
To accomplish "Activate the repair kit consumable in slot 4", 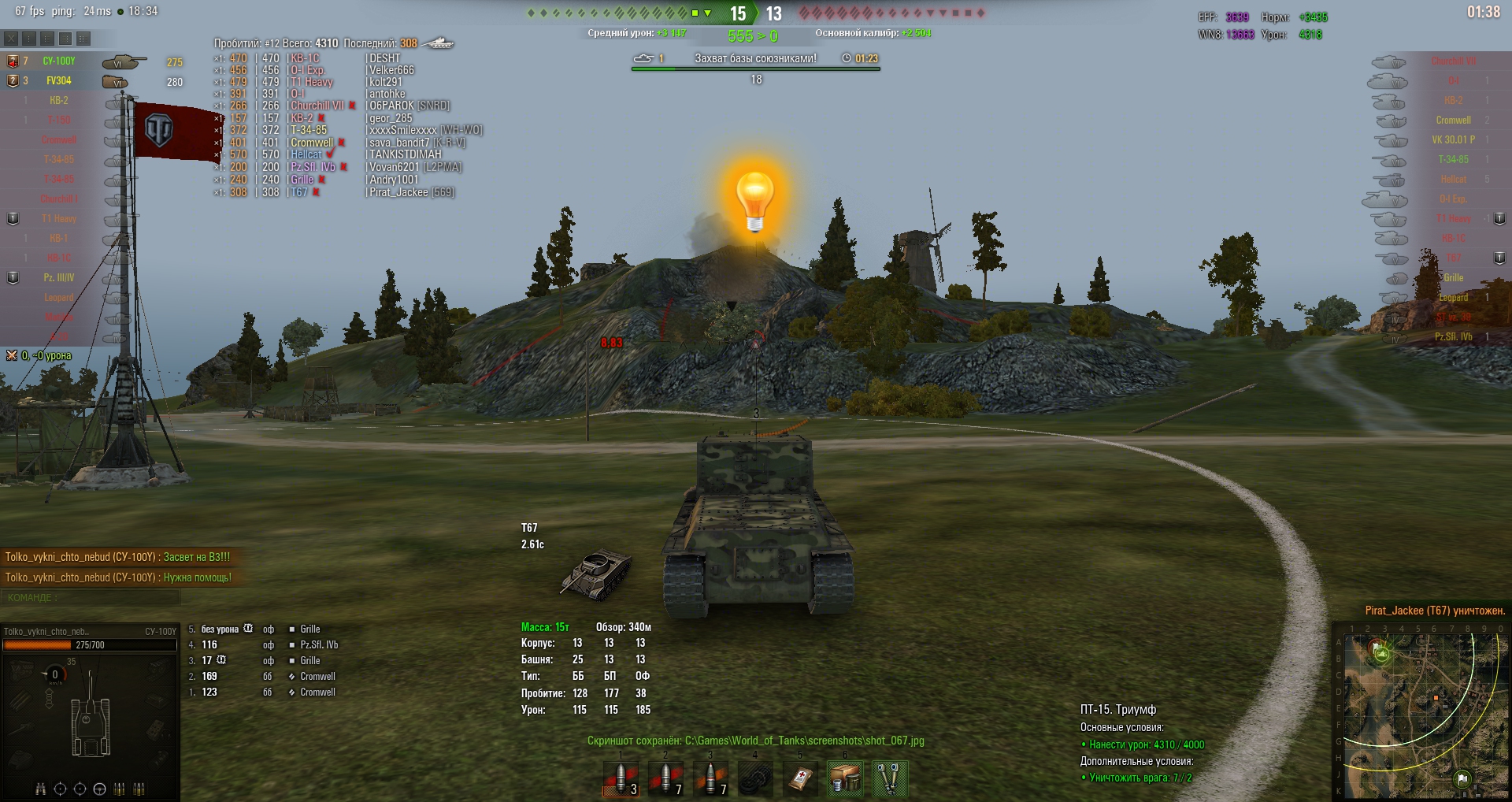I will [755, 778].
